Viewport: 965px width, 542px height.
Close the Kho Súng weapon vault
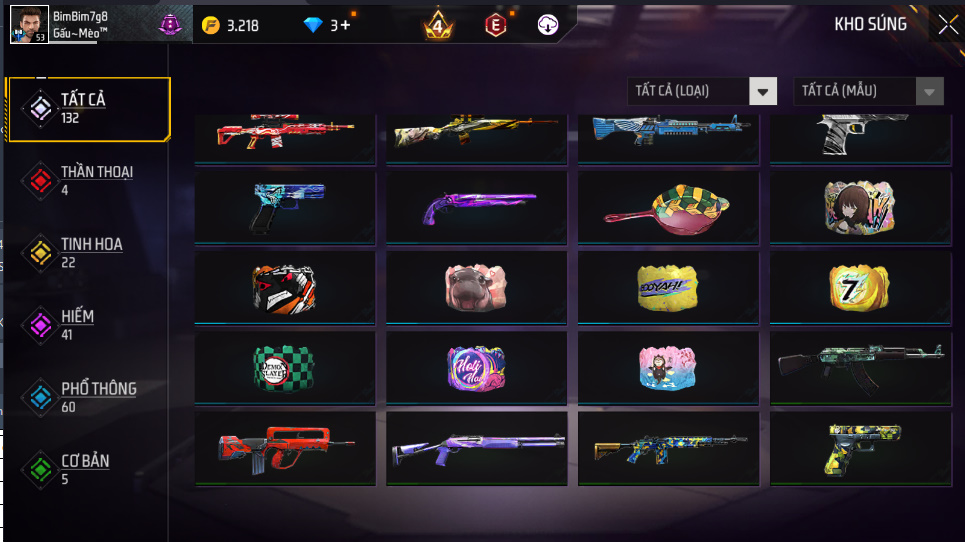point(946,25)
